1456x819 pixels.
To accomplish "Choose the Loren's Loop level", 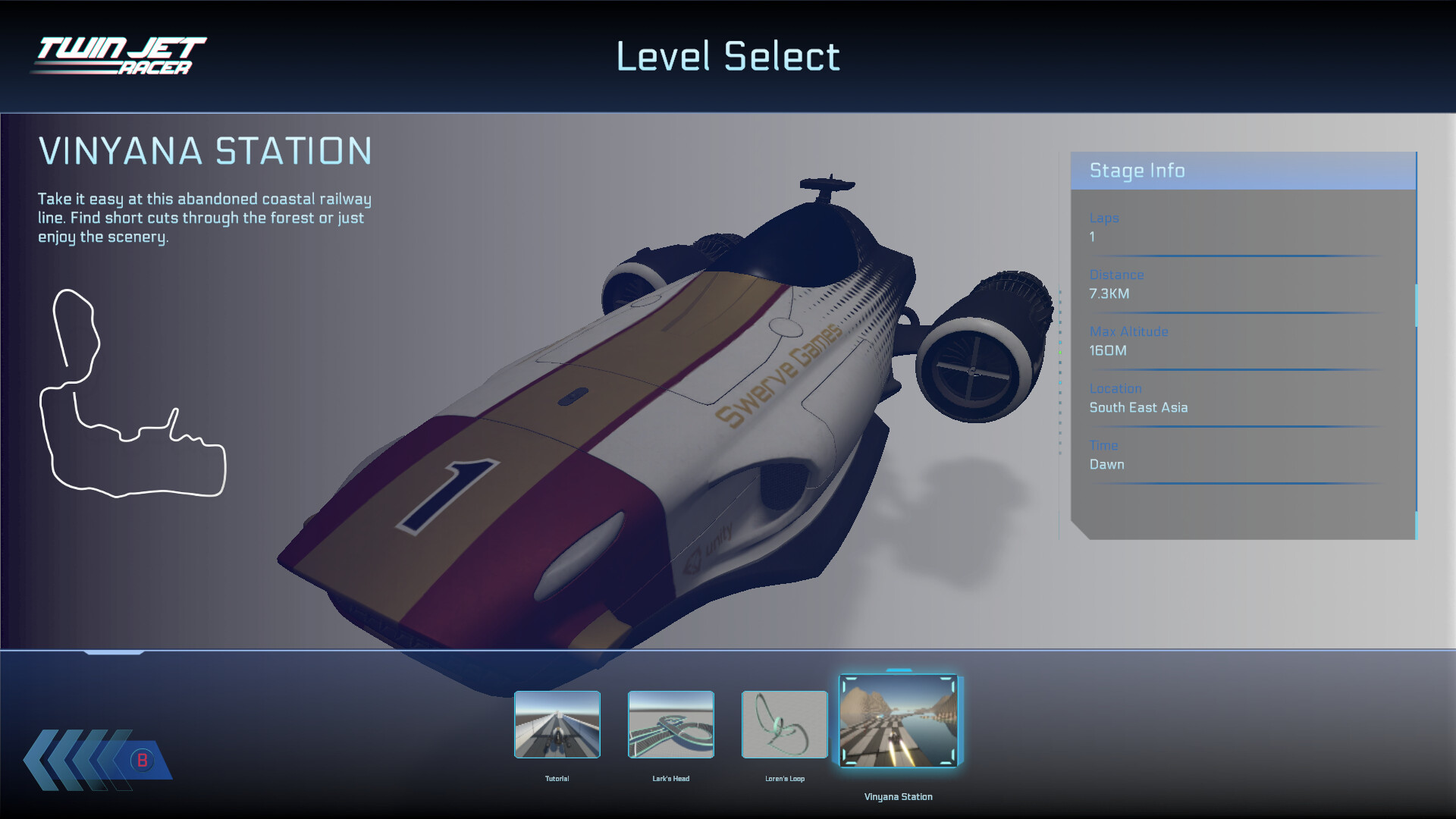I will coord(783,725).
